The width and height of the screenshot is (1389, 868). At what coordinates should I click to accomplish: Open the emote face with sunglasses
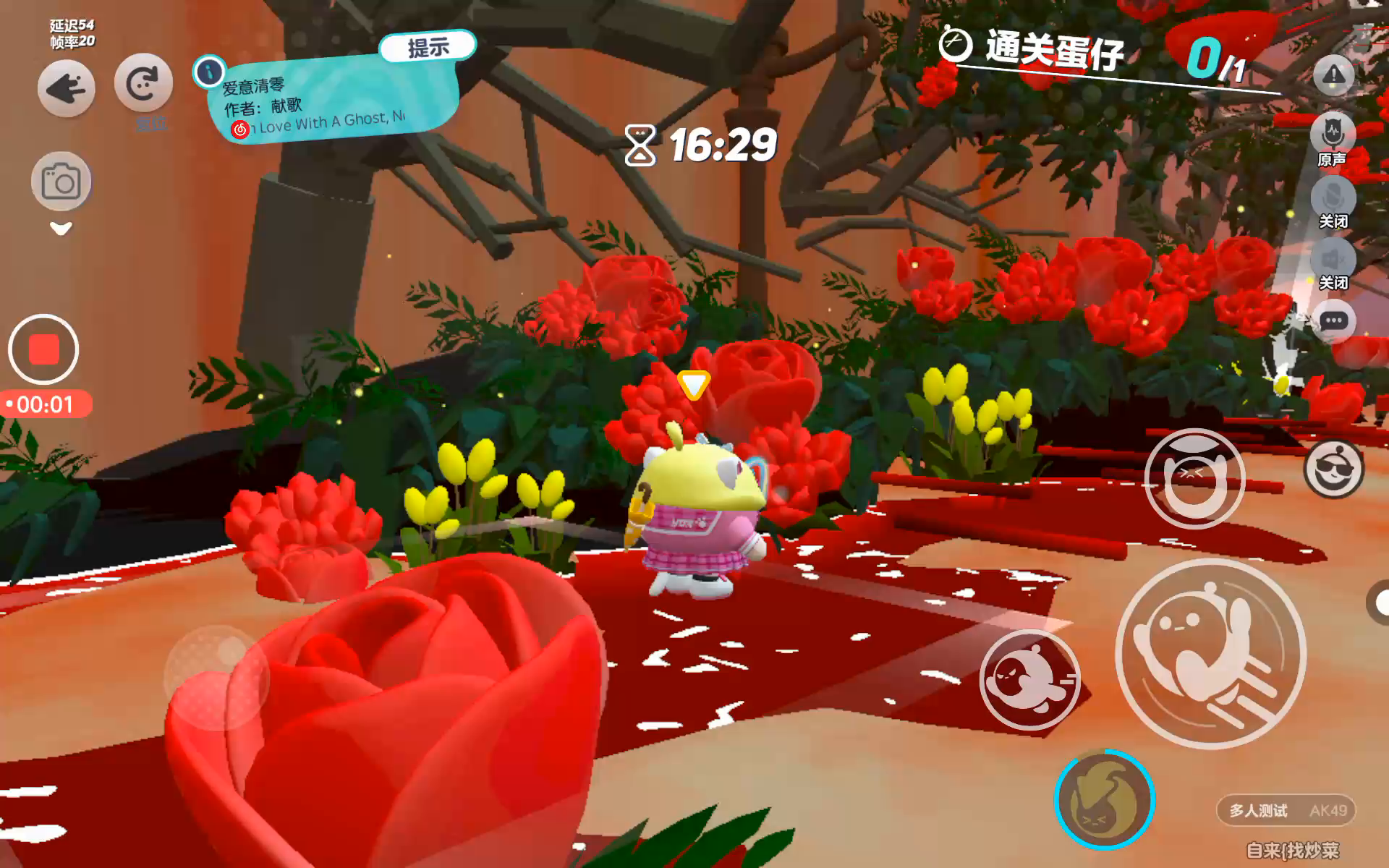(x=1333, y=470)
